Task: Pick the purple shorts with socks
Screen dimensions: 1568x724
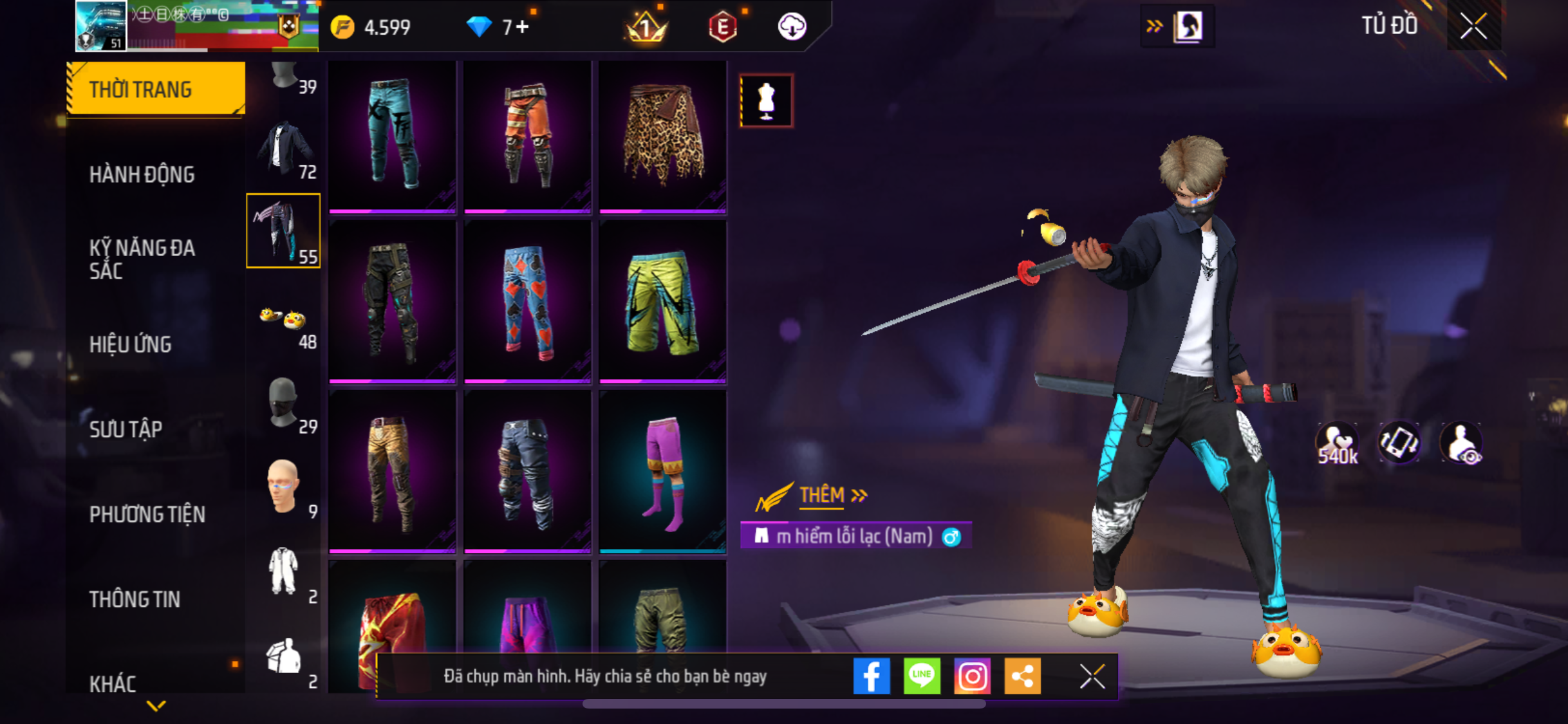Action: click(662, 472)
